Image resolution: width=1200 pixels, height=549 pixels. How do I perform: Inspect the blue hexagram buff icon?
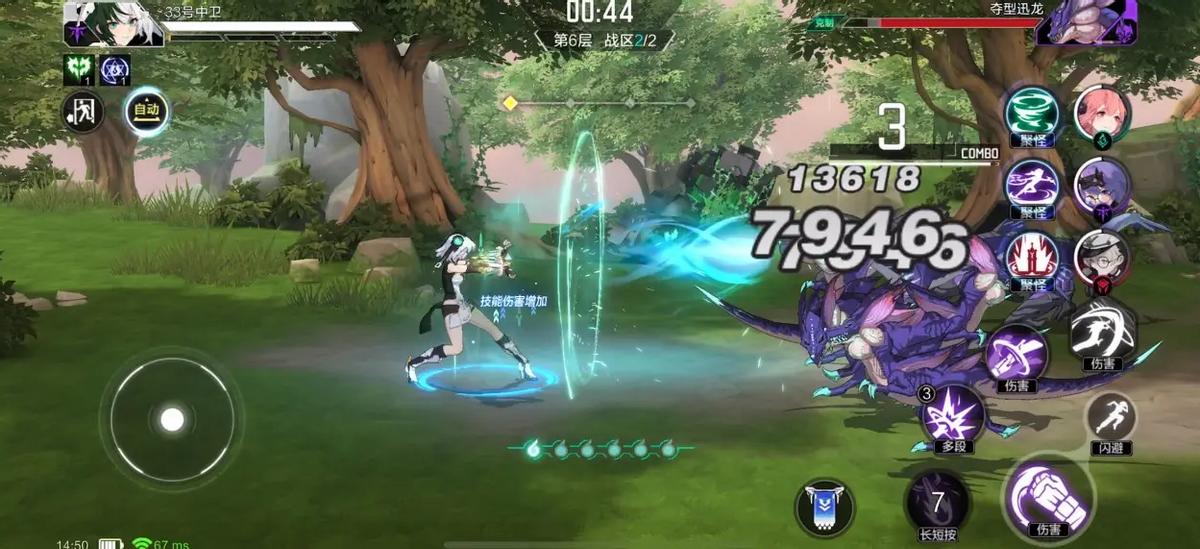click(x=115, y=69)
